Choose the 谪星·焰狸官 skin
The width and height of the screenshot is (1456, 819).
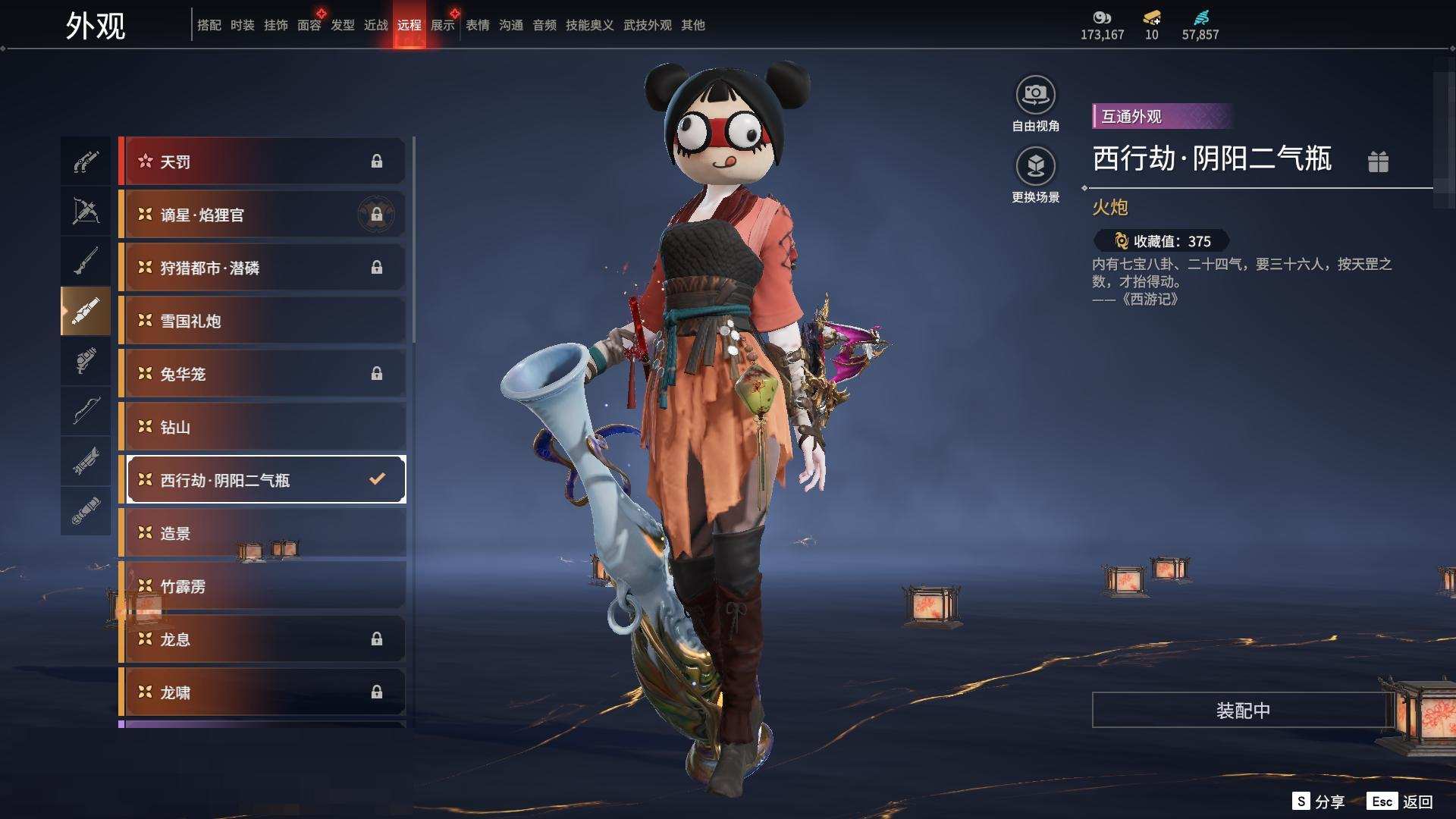click(x=262, y=215)
